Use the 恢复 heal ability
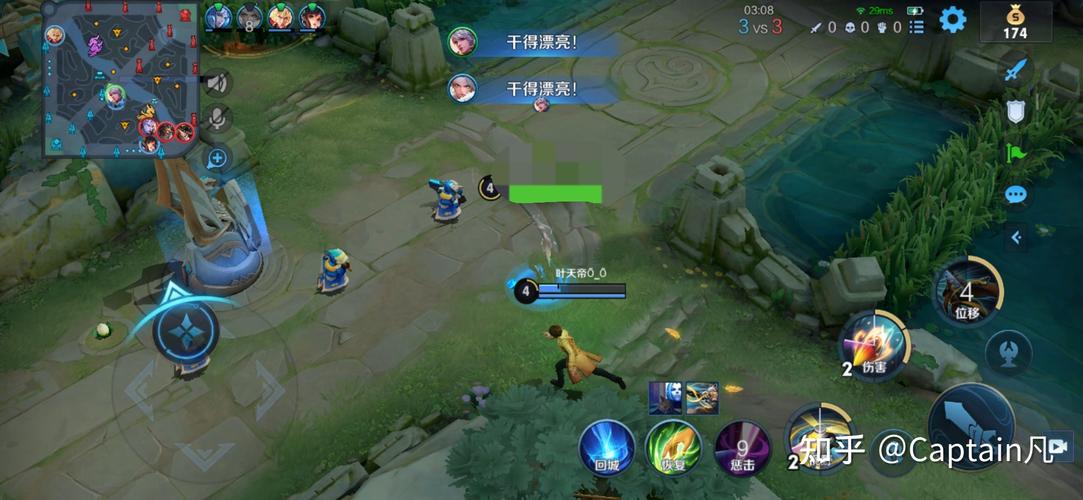 pos(672,447)
